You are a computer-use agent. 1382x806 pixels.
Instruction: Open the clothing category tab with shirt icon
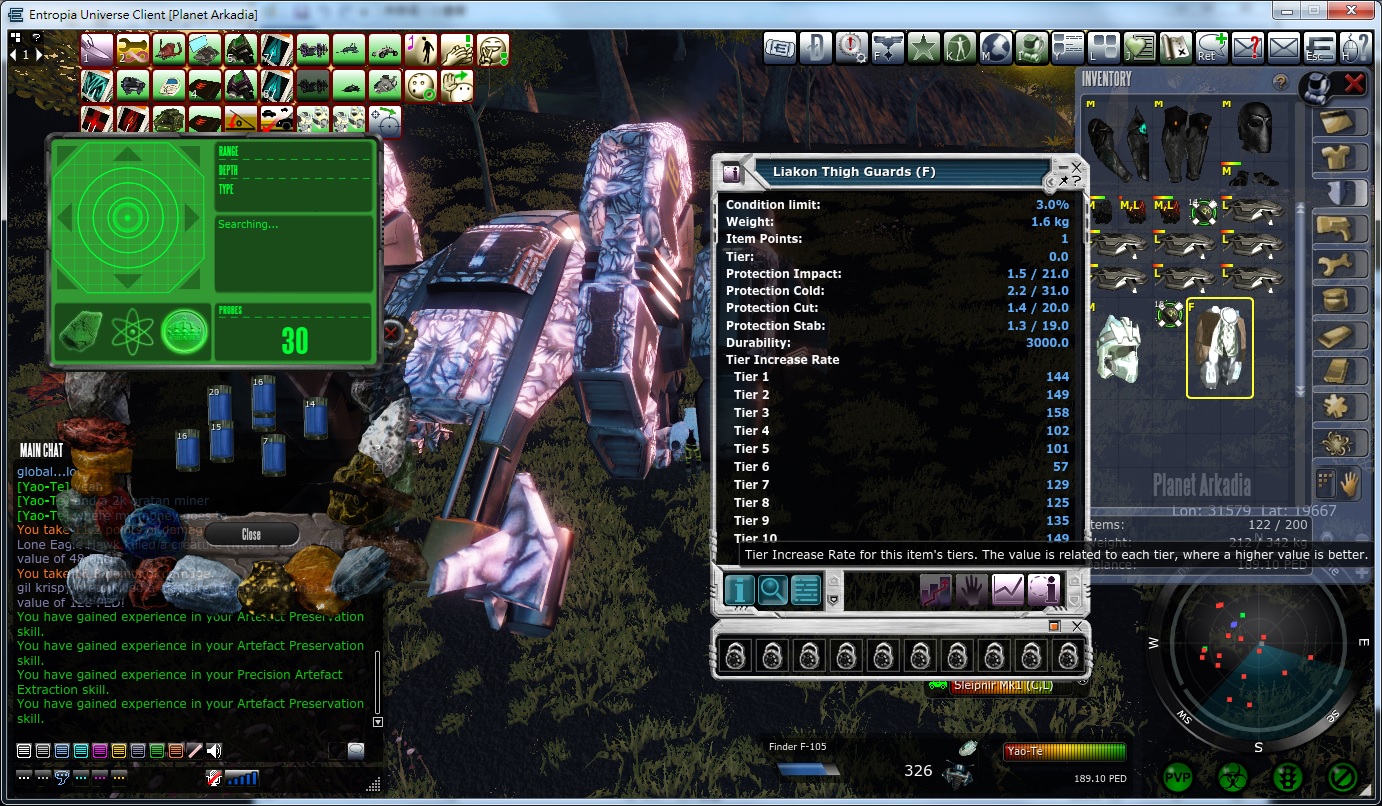1339,157
